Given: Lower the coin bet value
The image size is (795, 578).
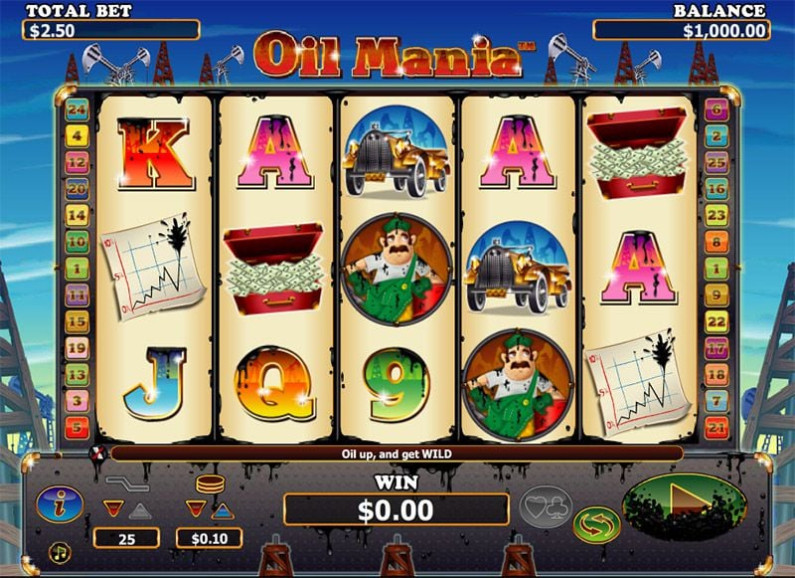Looking at the screenshot, I should (196, 510).
